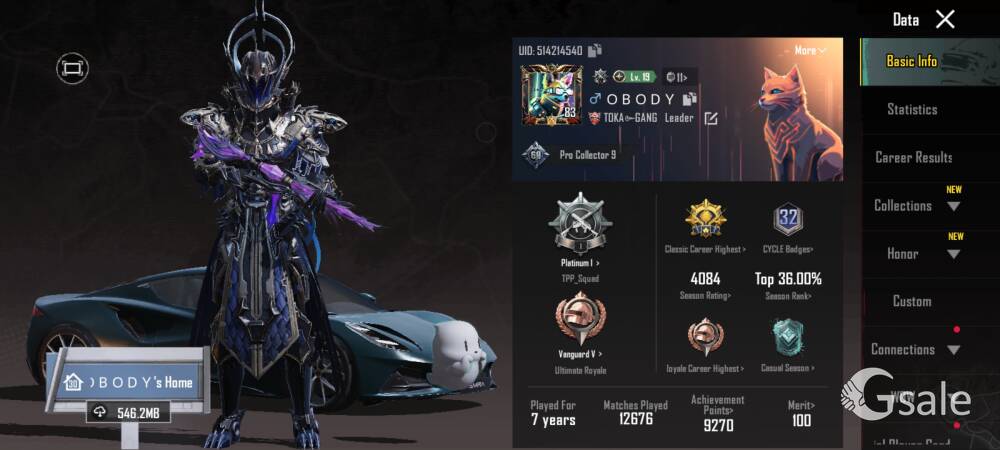The width and height of the screenshot is (1000, 450).
Task: Open the Statistics tab
Action: [x=911, y=109]
